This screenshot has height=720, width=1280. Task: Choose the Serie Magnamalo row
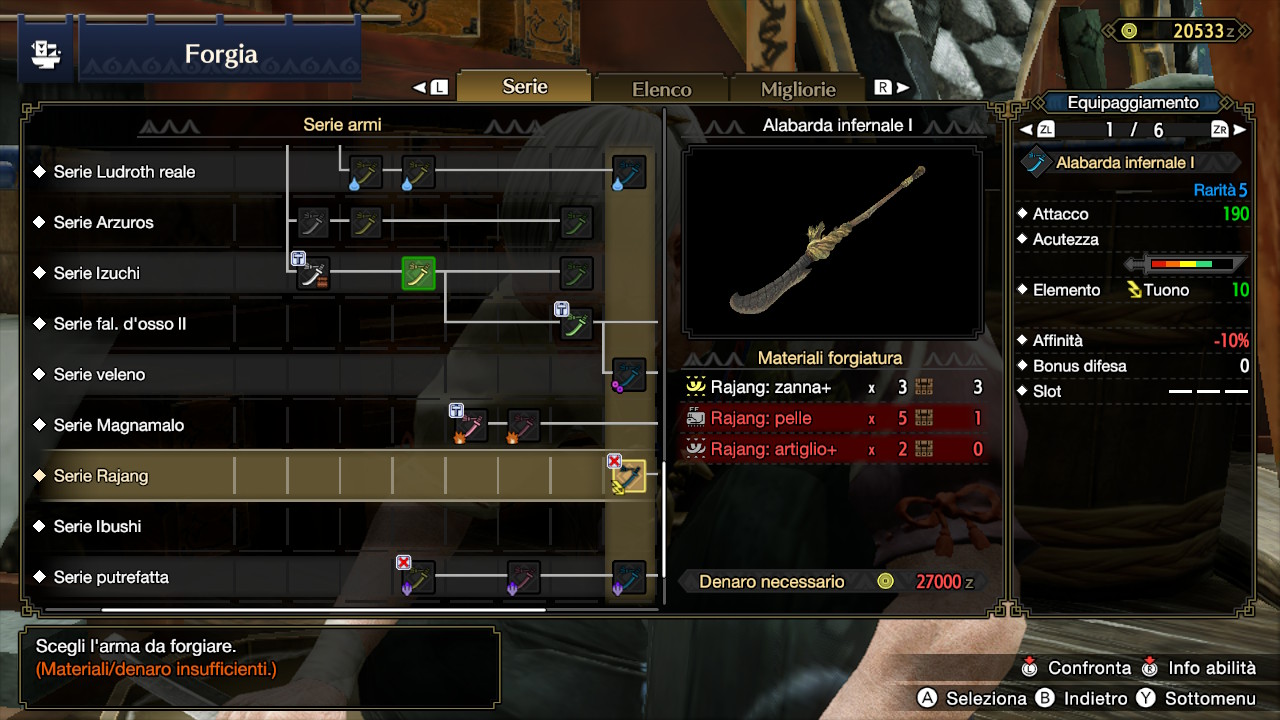click(x=119, y=425)
